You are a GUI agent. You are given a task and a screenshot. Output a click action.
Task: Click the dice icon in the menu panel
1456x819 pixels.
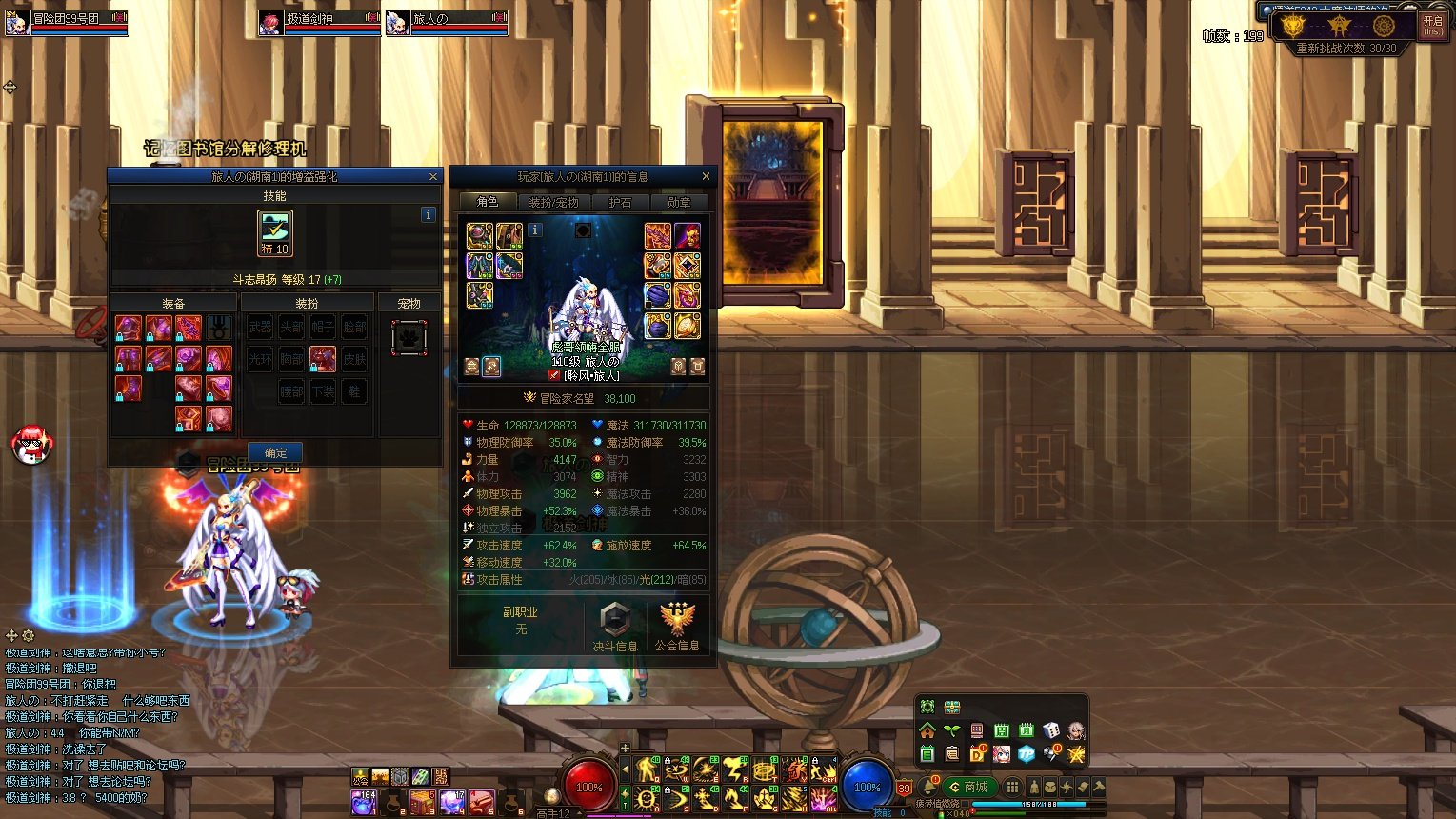click(x=1051, y=730)
